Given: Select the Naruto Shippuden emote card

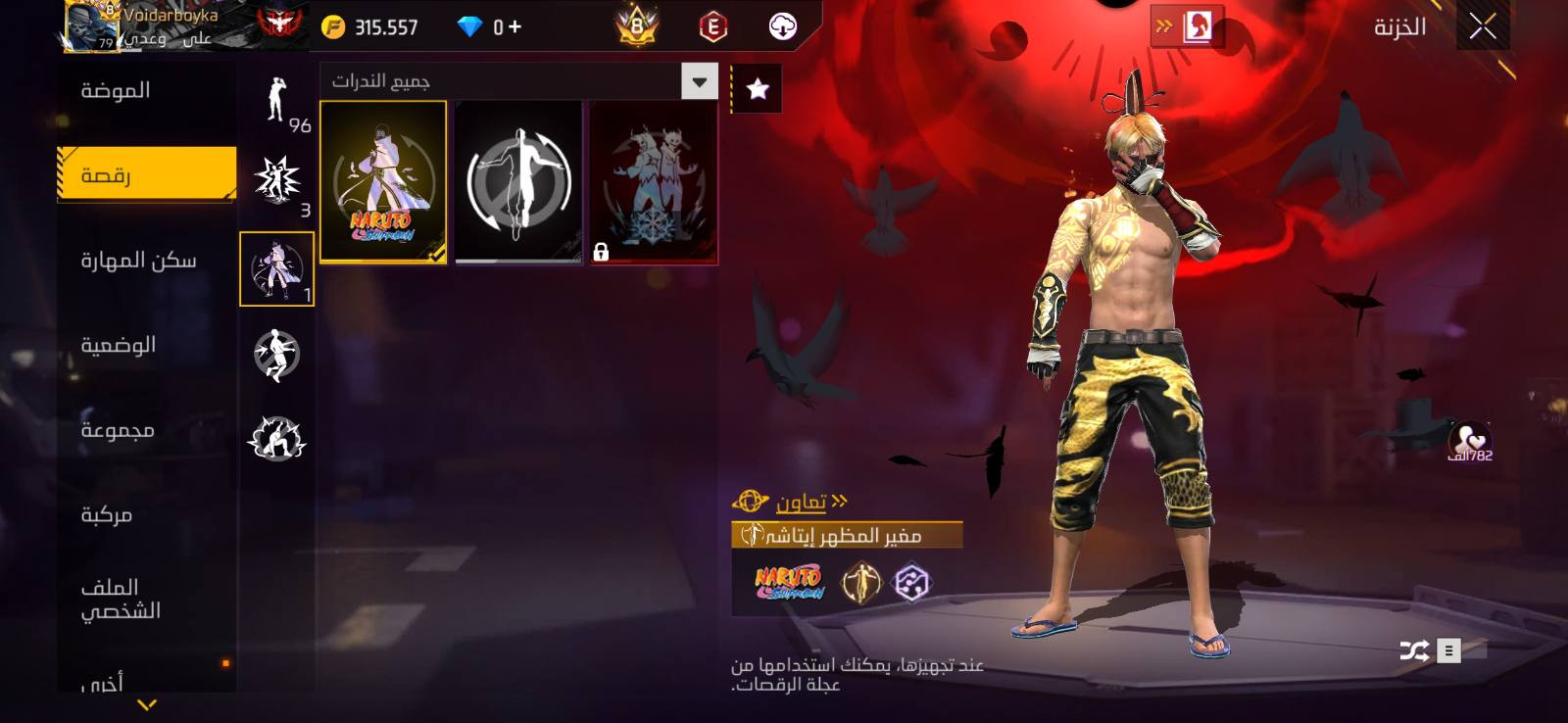Looking at the screenshot, I should point(383,182).
